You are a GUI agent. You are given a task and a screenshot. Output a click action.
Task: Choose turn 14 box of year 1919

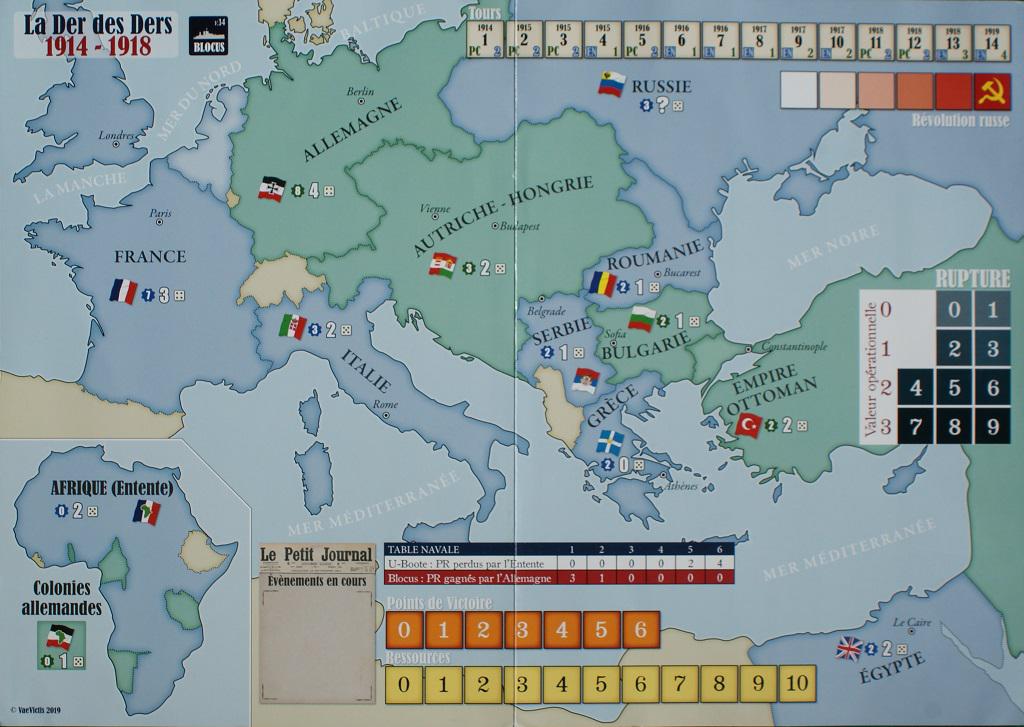[991, 41]
